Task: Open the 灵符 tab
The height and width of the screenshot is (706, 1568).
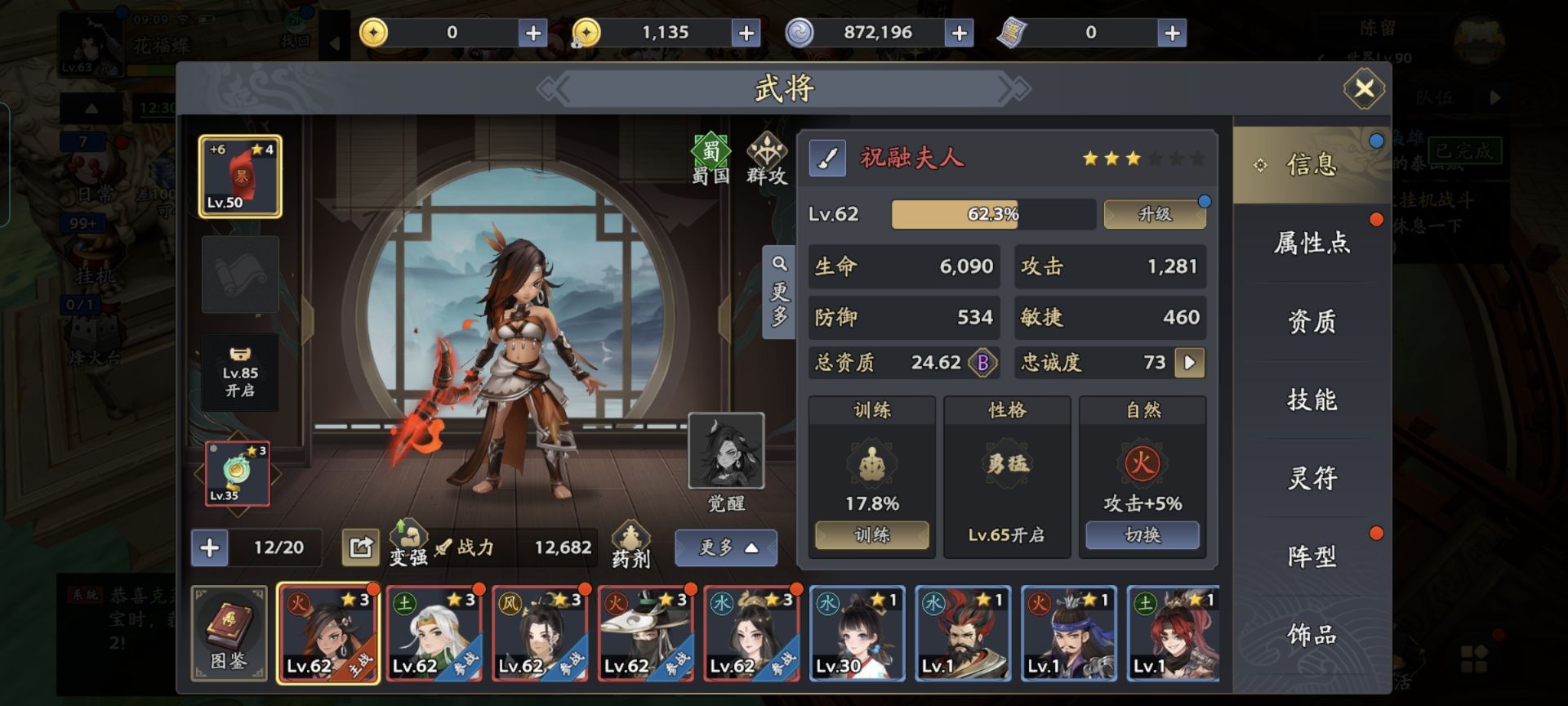Action: pos(1312,478)
